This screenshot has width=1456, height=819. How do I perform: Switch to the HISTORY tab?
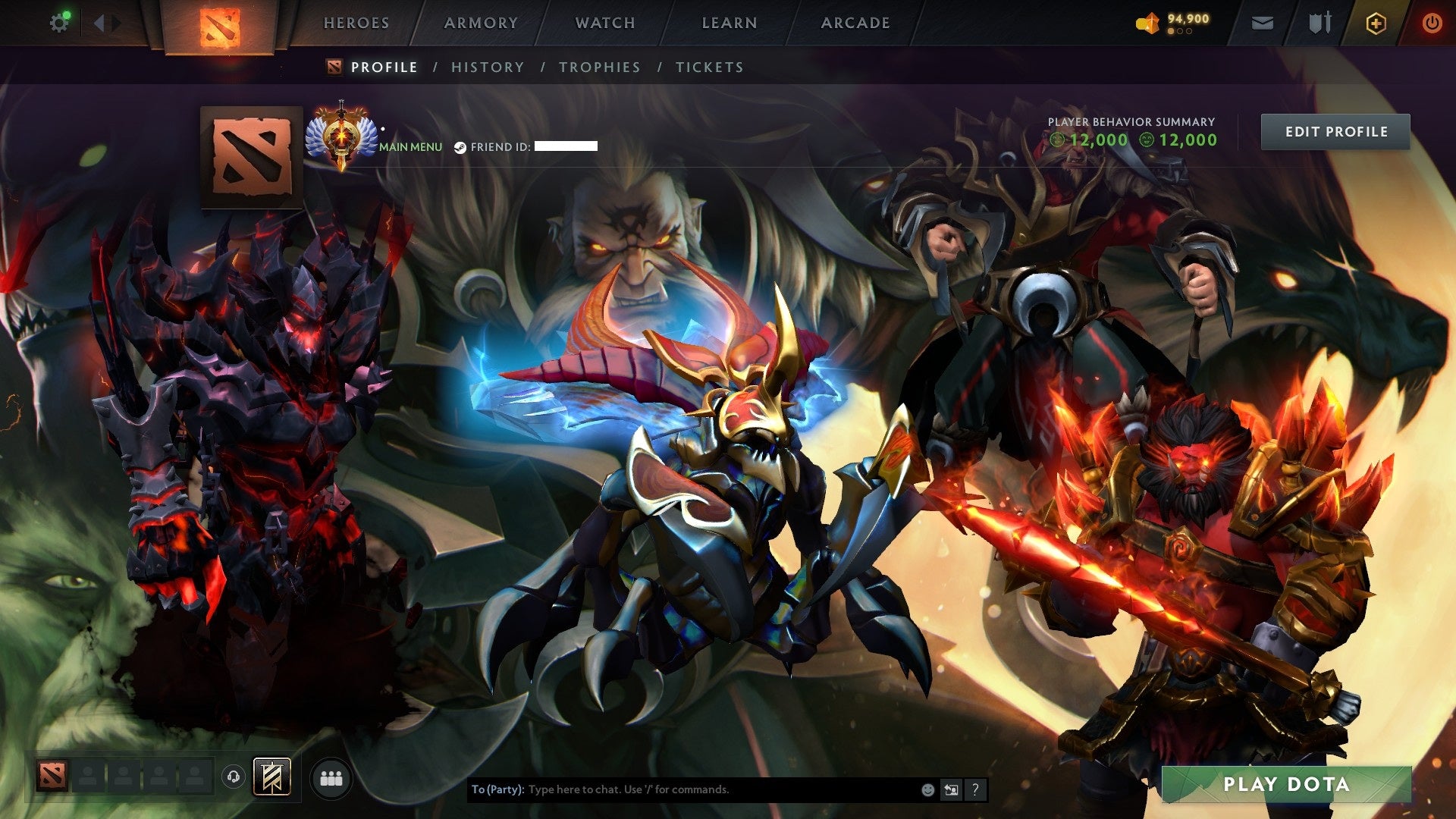pos(487,67)
